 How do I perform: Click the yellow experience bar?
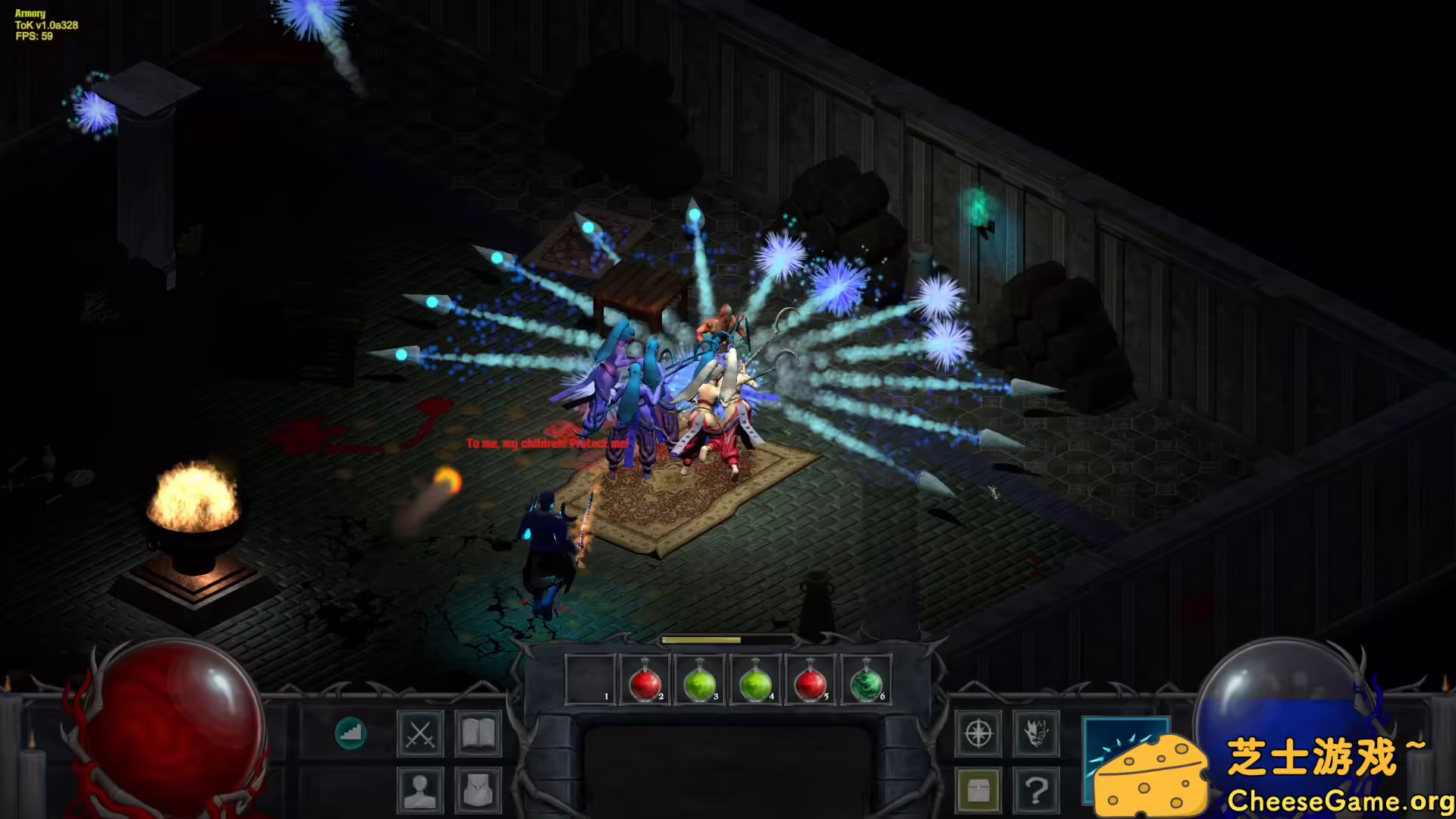(x=701, y=639)
